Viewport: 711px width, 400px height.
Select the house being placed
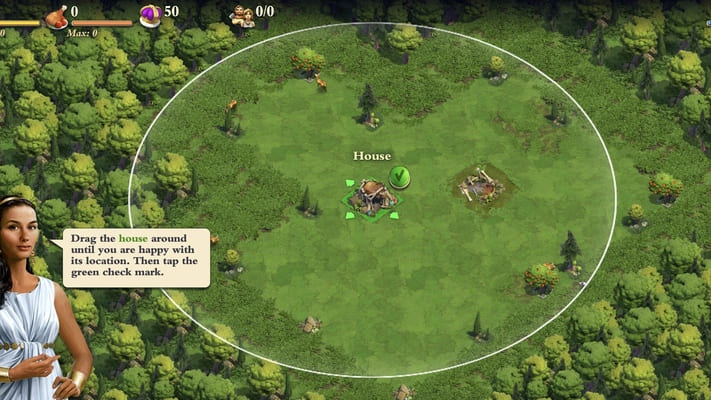(x=371, y=197)
